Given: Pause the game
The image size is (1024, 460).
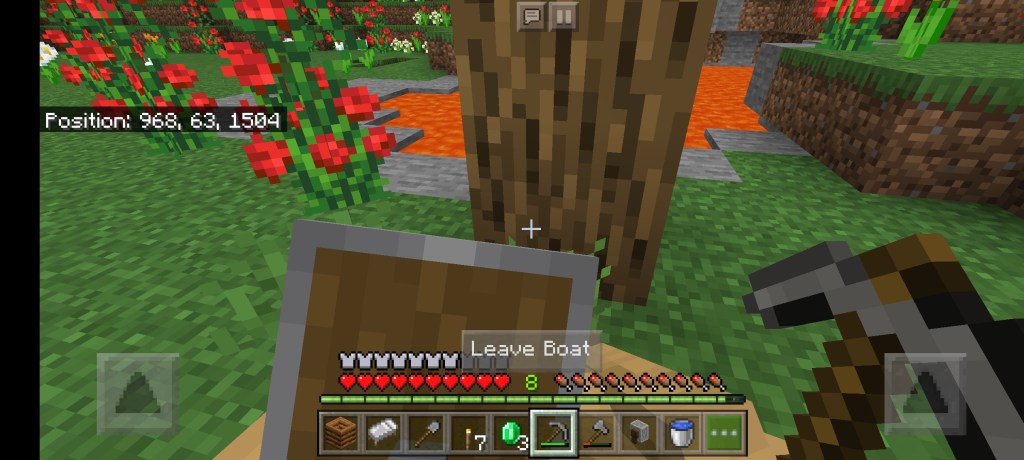Looking at the screenshot, I should [563, 16].
